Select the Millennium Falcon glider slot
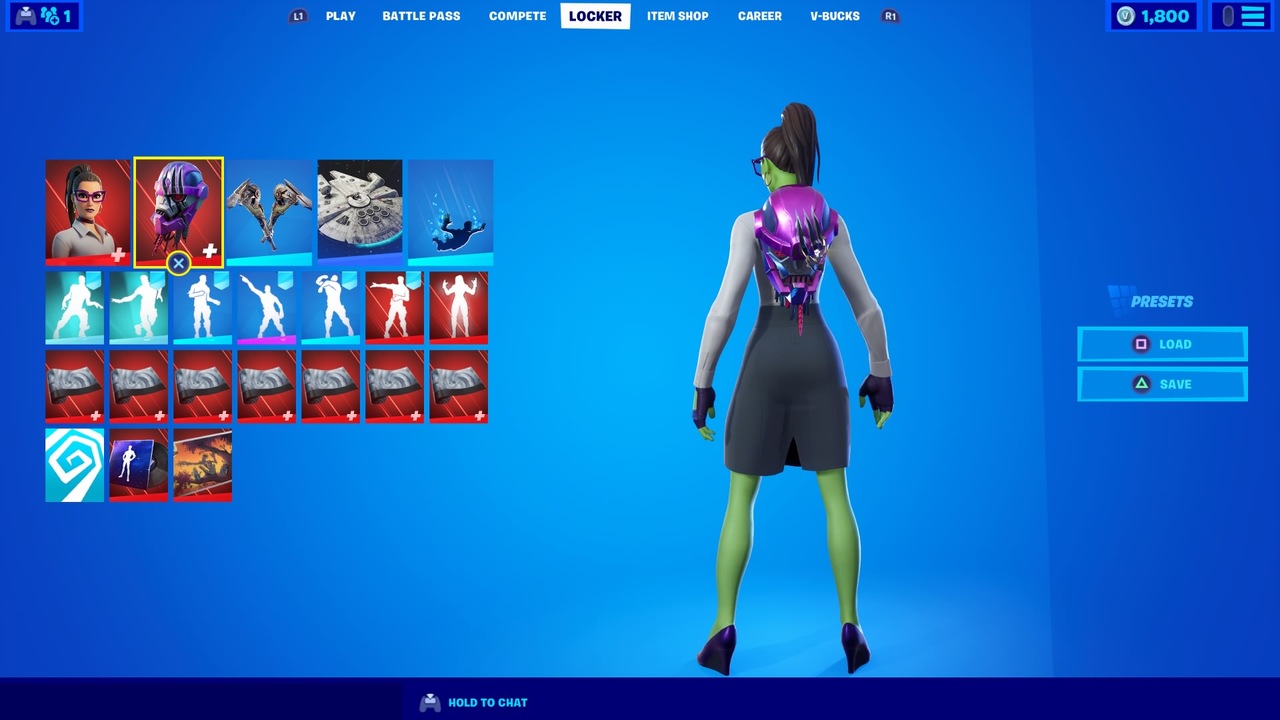Screen dimensions: 1280x720 pyautogui.click(x=360, y=211)
